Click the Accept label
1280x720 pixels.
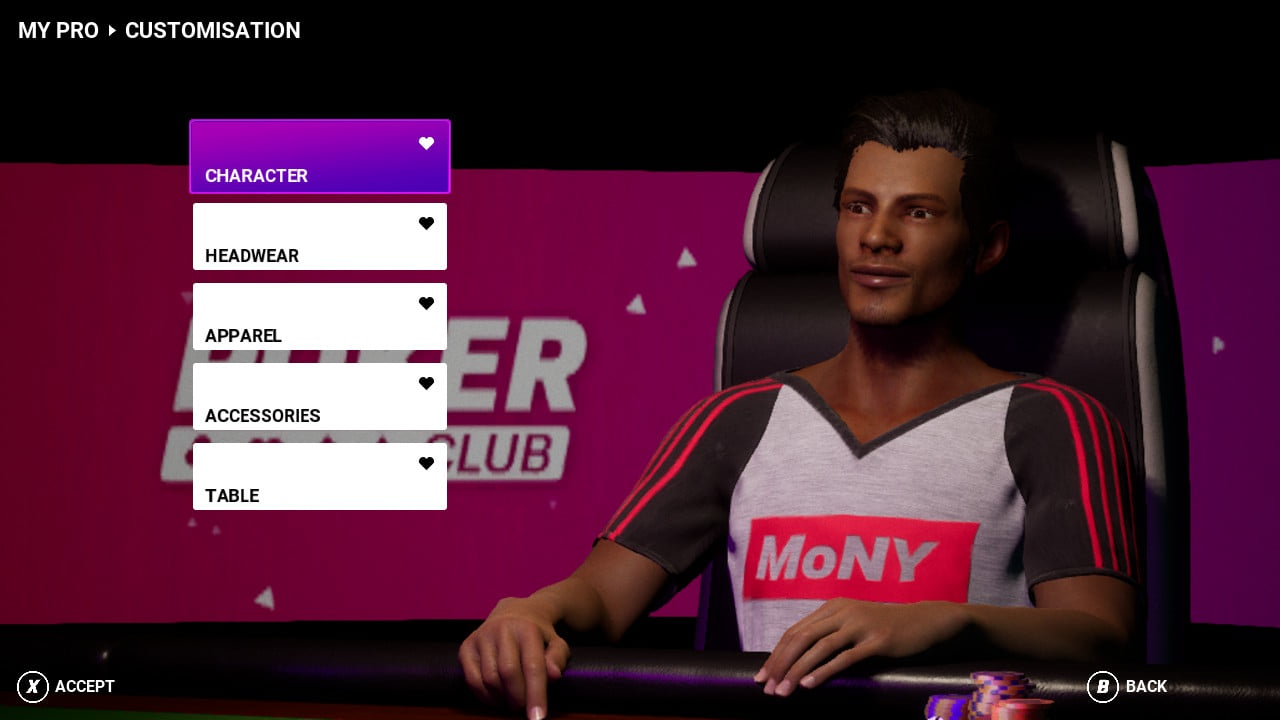click(84, 686)
